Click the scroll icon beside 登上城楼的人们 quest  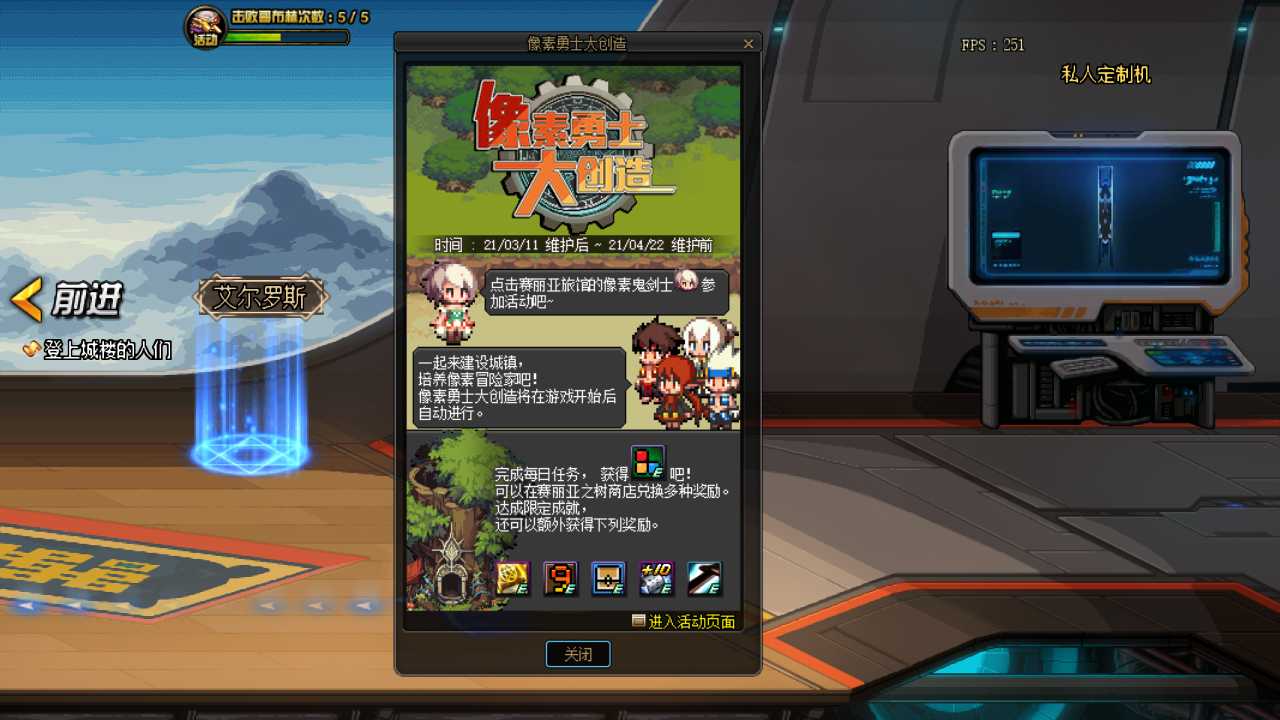tap(32, 351)
